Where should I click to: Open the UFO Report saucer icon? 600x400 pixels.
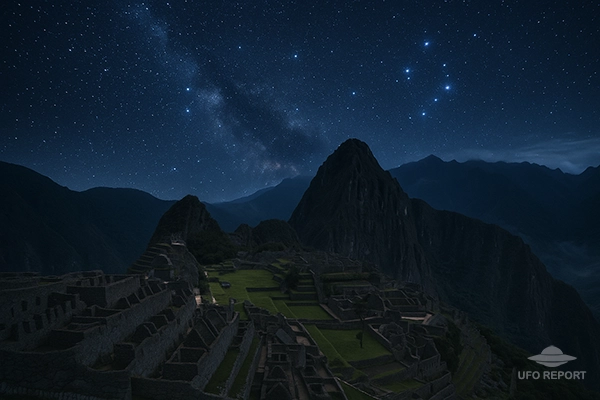pos(551,356)
